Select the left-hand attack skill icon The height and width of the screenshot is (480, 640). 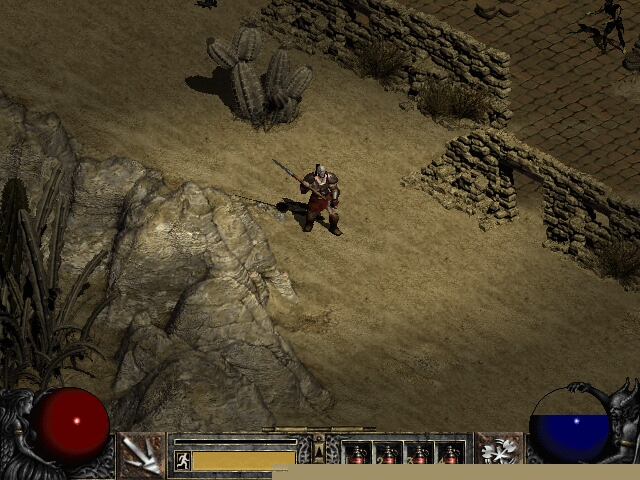pos(141,455)
